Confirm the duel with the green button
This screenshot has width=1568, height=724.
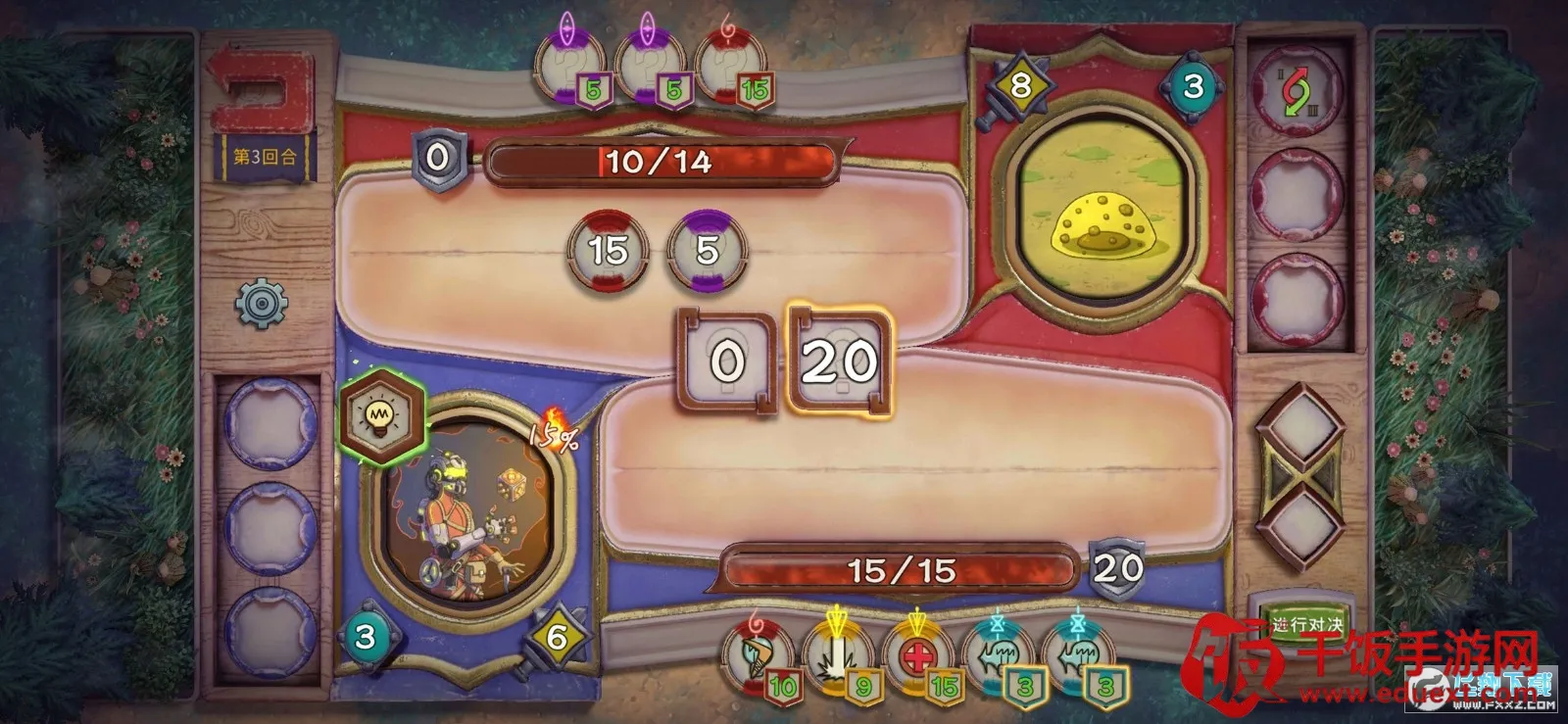coord(1306,624)
